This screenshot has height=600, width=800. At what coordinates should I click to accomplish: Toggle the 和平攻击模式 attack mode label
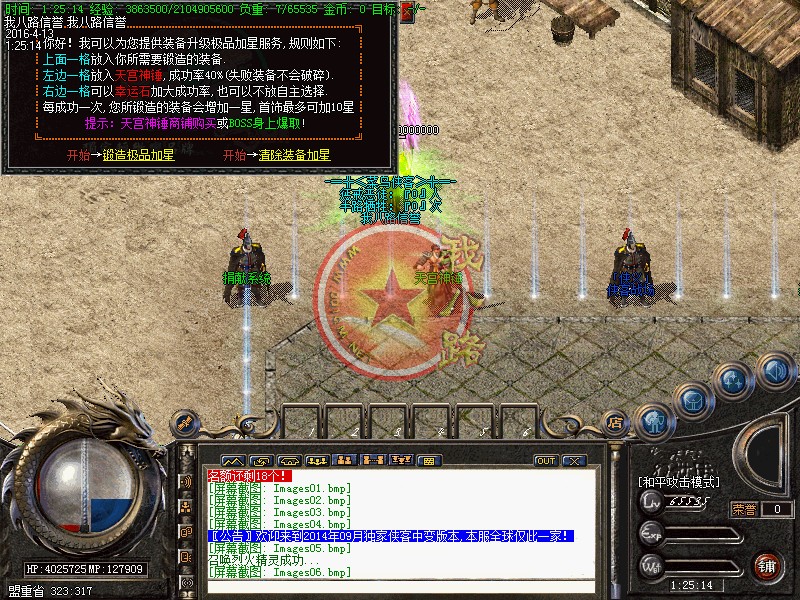pos(680,482)
